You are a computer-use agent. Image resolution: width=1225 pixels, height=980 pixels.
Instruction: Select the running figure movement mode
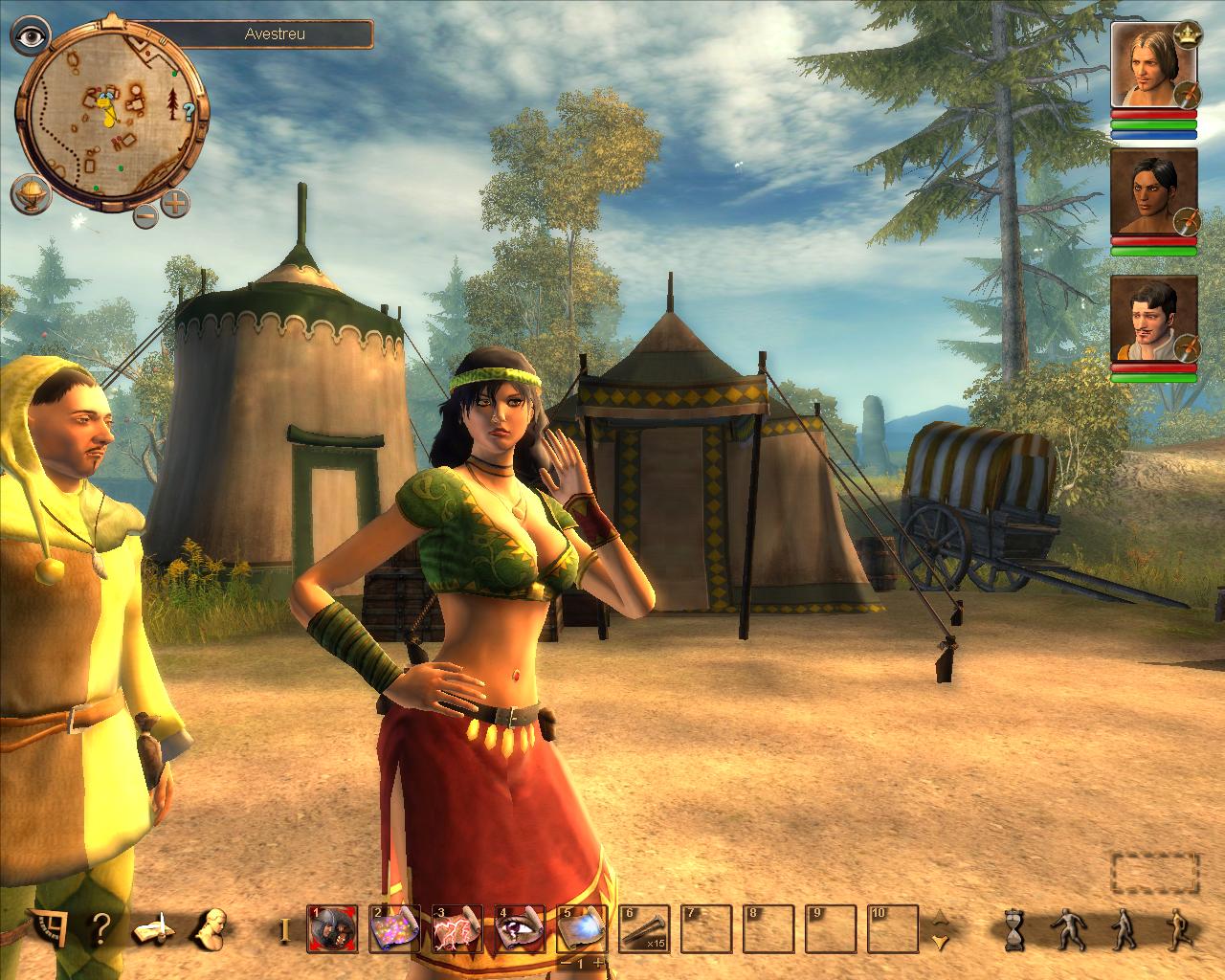click(1176, 928)
